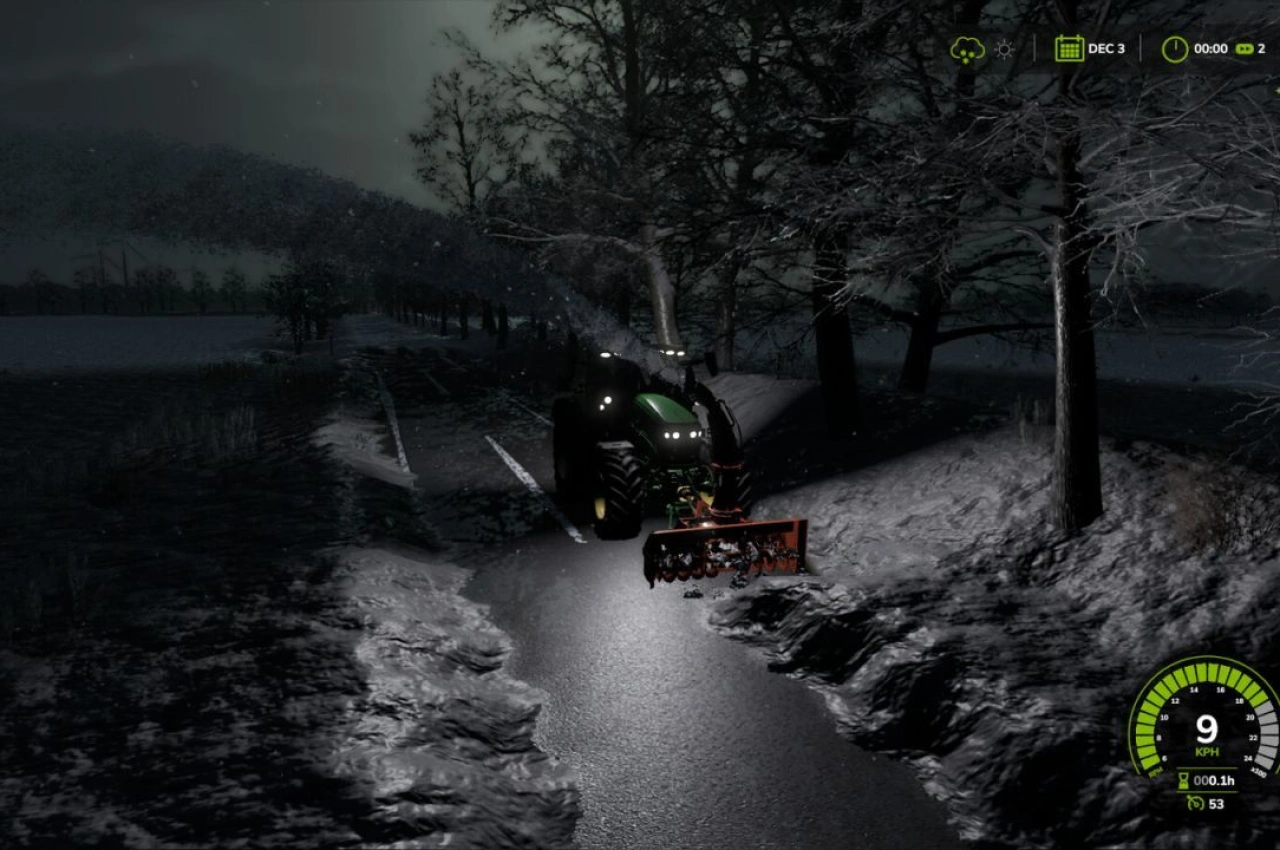Expand the 00:00 time readout

tap(1213, 47)
